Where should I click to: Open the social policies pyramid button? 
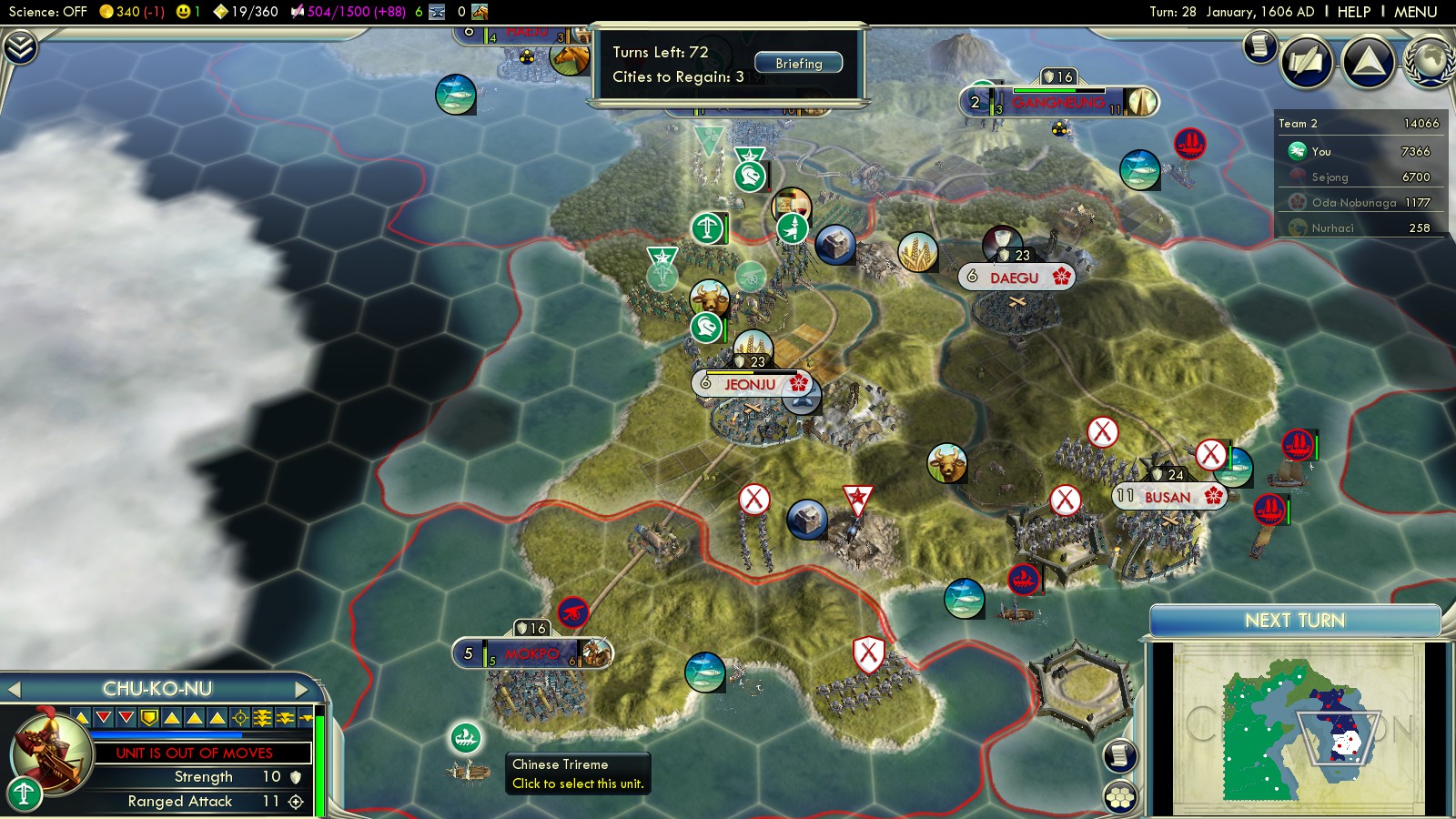pos(1368,62)
